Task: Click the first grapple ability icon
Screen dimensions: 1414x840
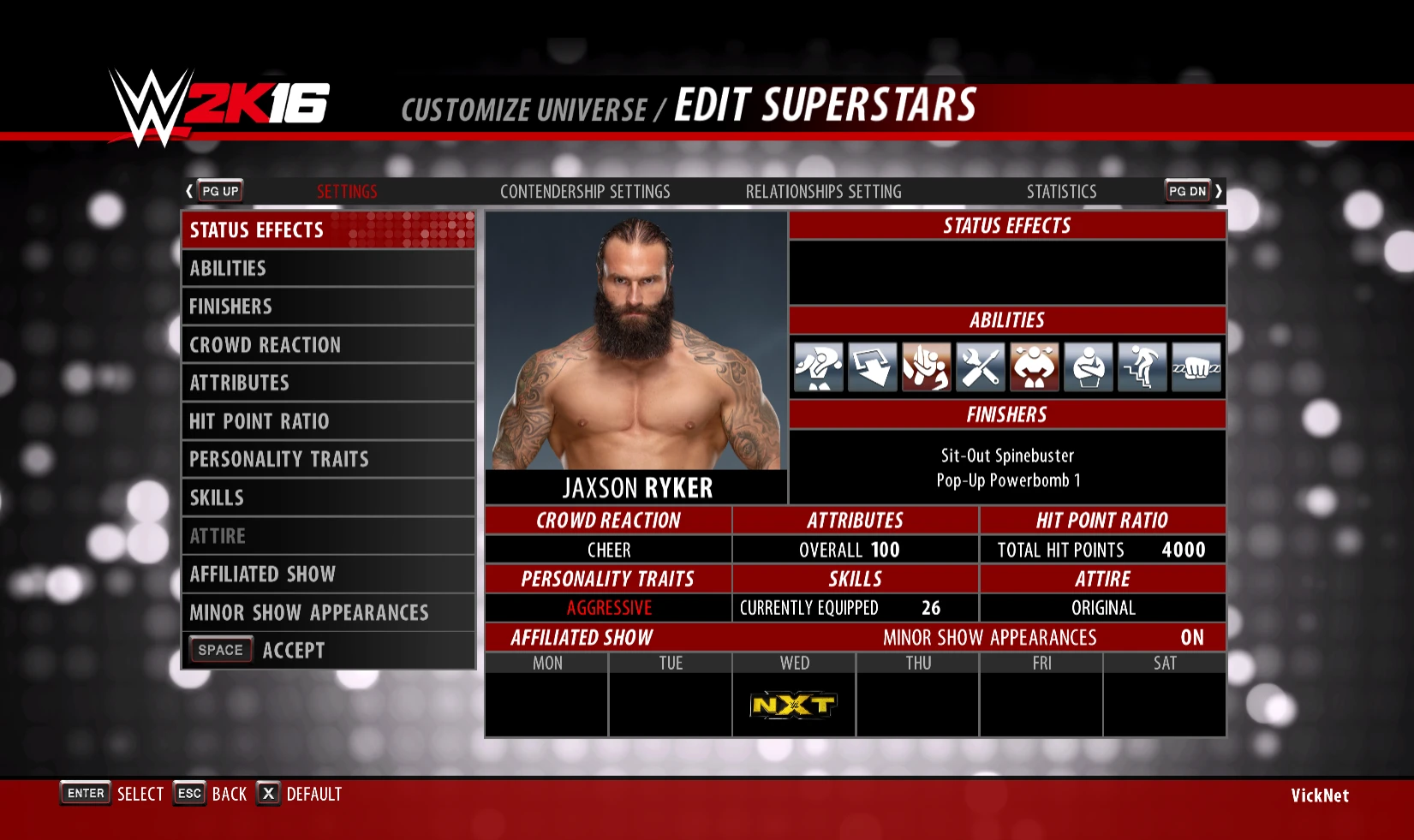Action: [x=820, y=366]
